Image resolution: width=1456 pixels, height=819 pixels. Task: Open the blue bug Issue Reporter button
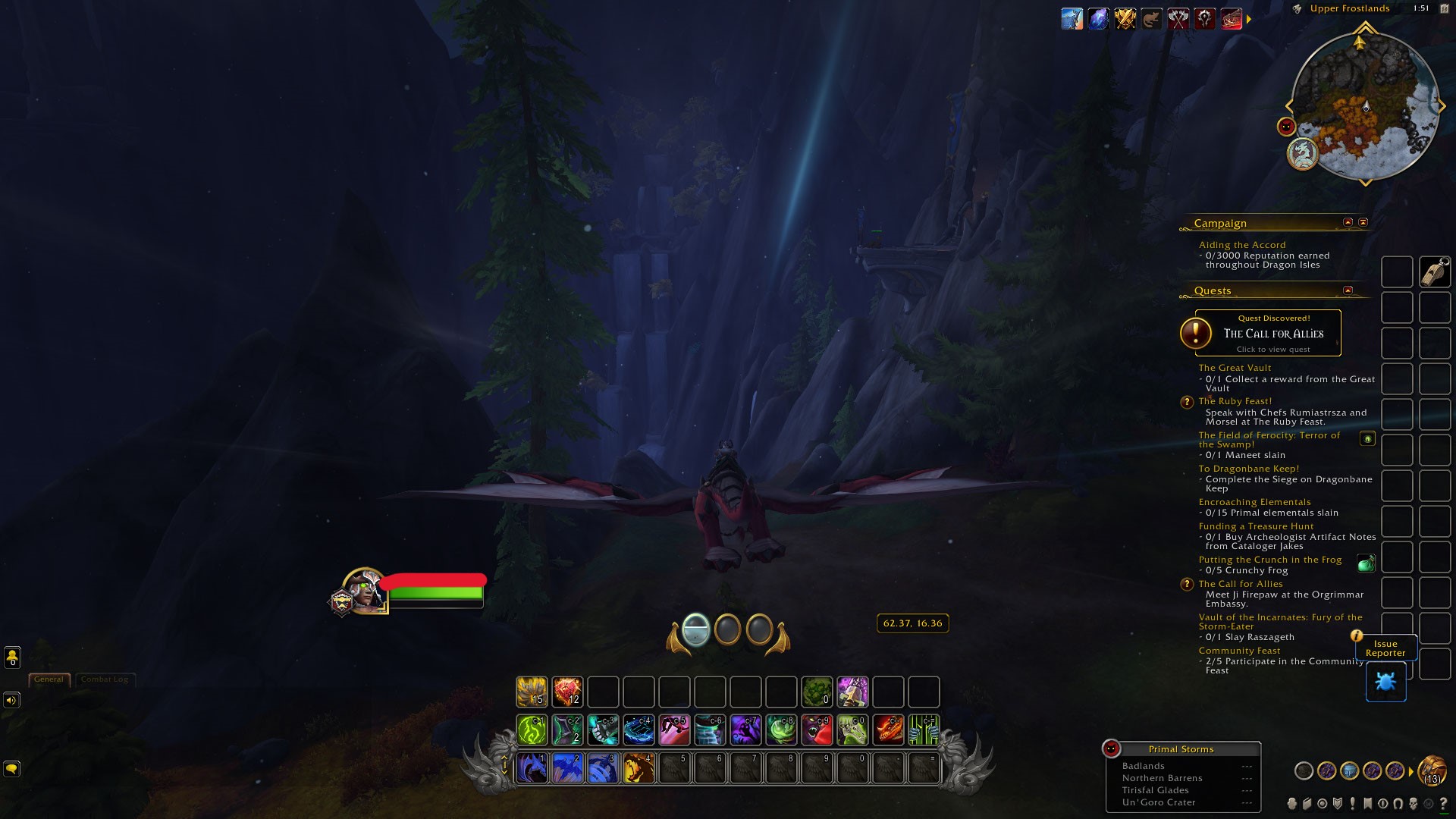click(x=1385, y=682)
